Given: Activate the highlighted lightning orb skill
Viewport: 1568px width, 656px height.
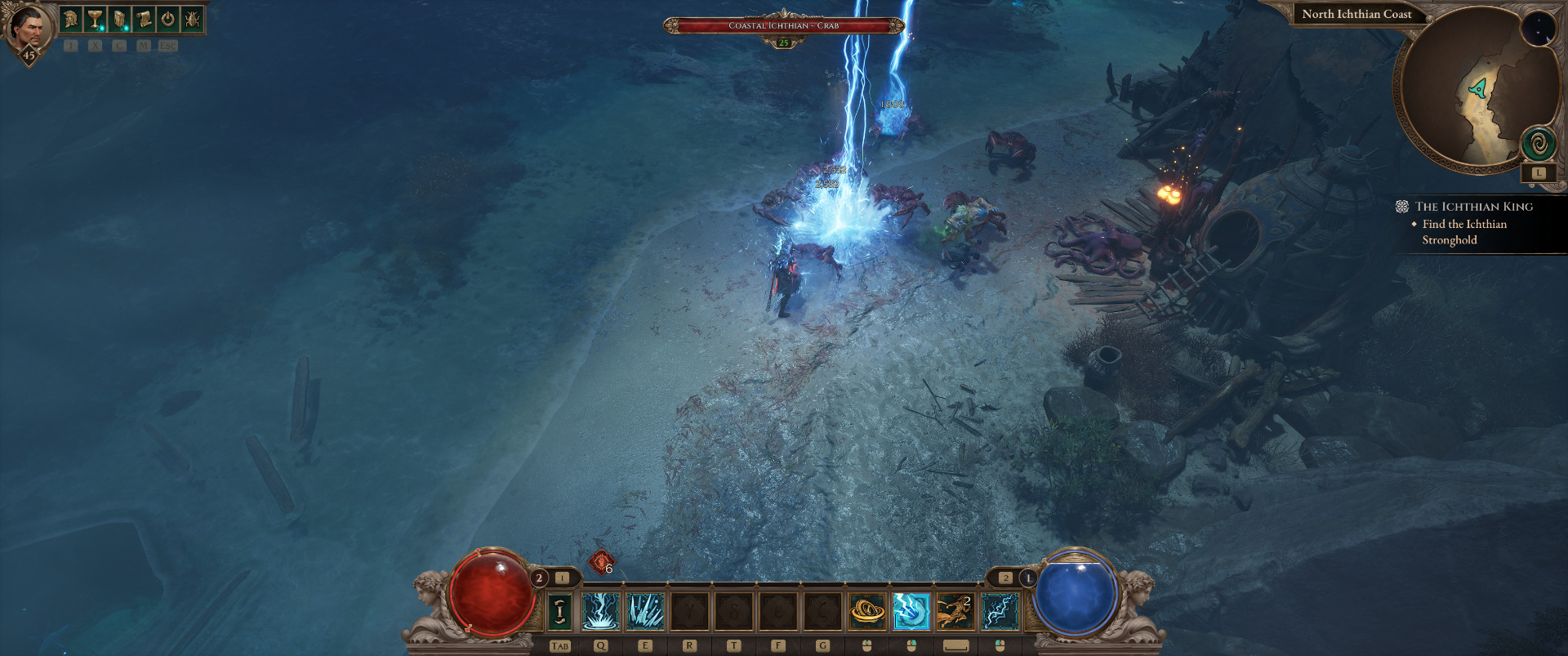Looking at the screenshot, I should pos(911,611).
